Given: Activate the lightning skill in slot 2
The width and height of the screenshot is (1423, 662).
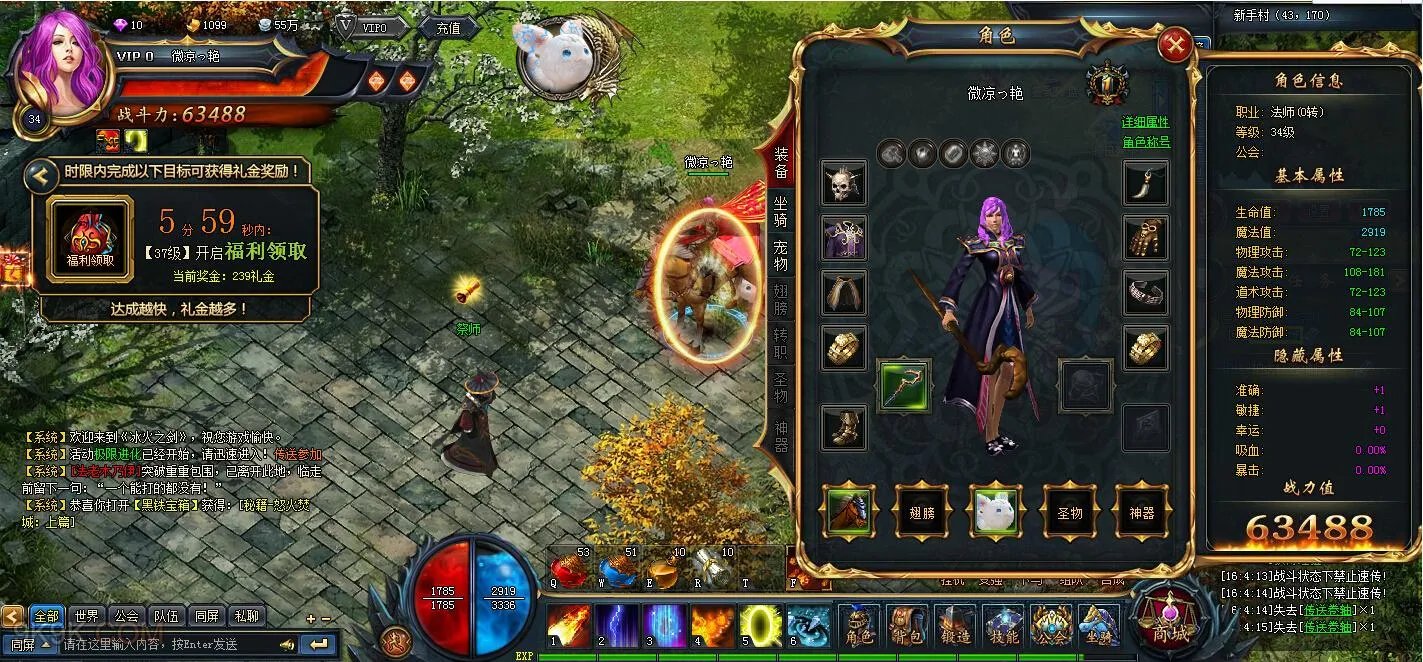Looking at the screenshot, I should [617, 626].
